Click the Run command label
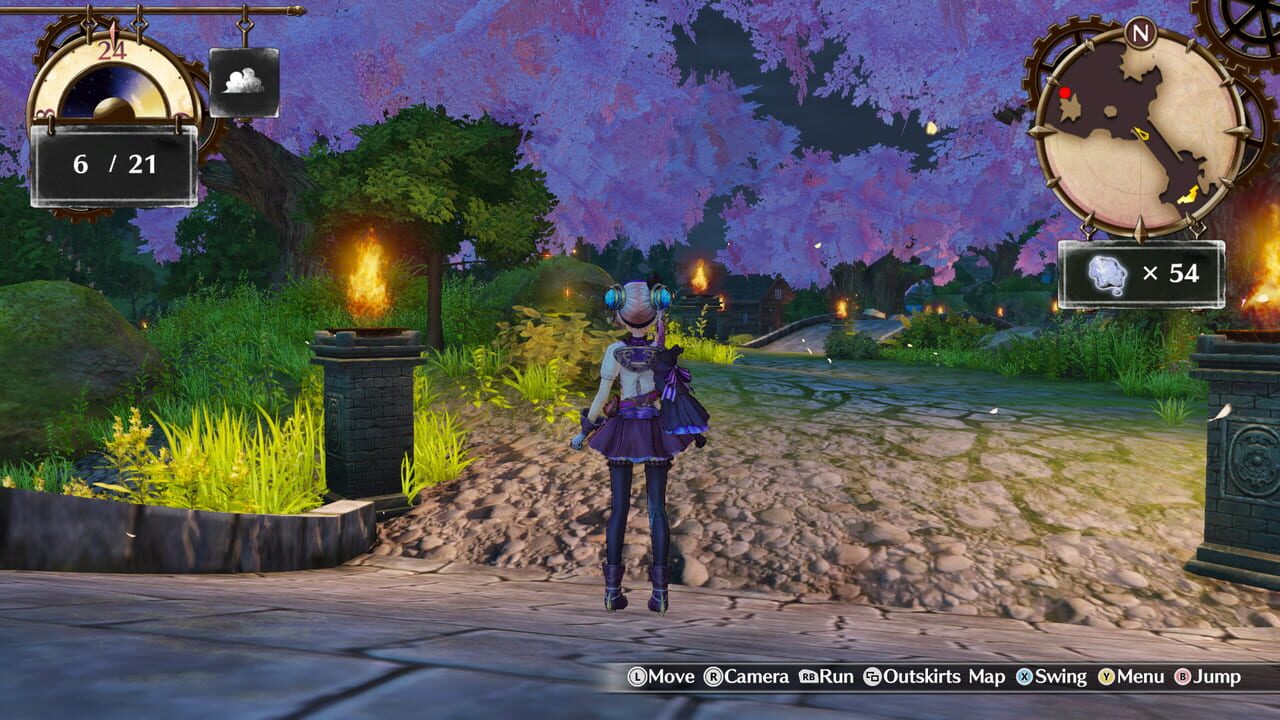Image resolution: width=1280 pixels, height=720 pixels. (x=836, y=676)
